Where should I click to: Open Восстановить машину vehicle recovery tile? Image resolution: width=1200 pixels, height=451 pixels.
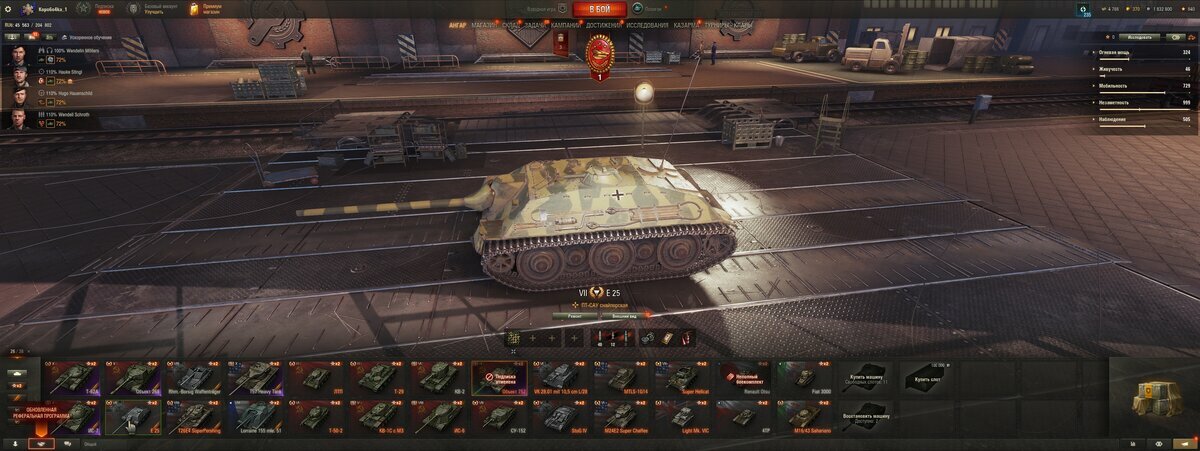pos(864,417)
